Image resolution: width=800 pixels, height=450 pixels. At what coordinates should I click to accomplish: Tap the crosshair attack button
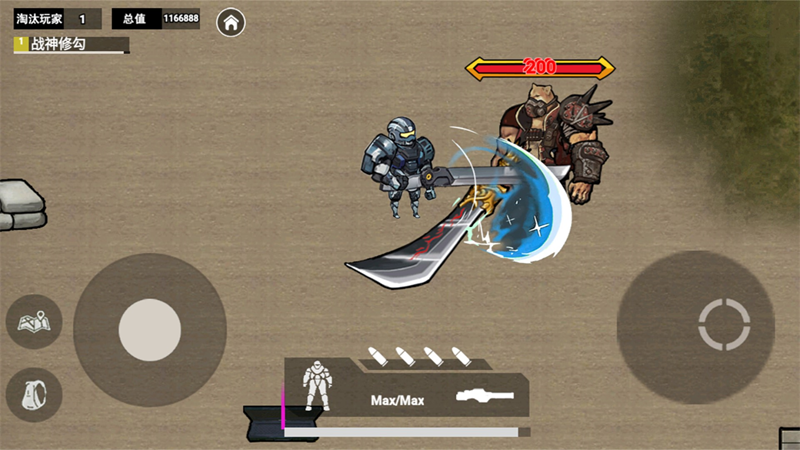pos(724,324)
